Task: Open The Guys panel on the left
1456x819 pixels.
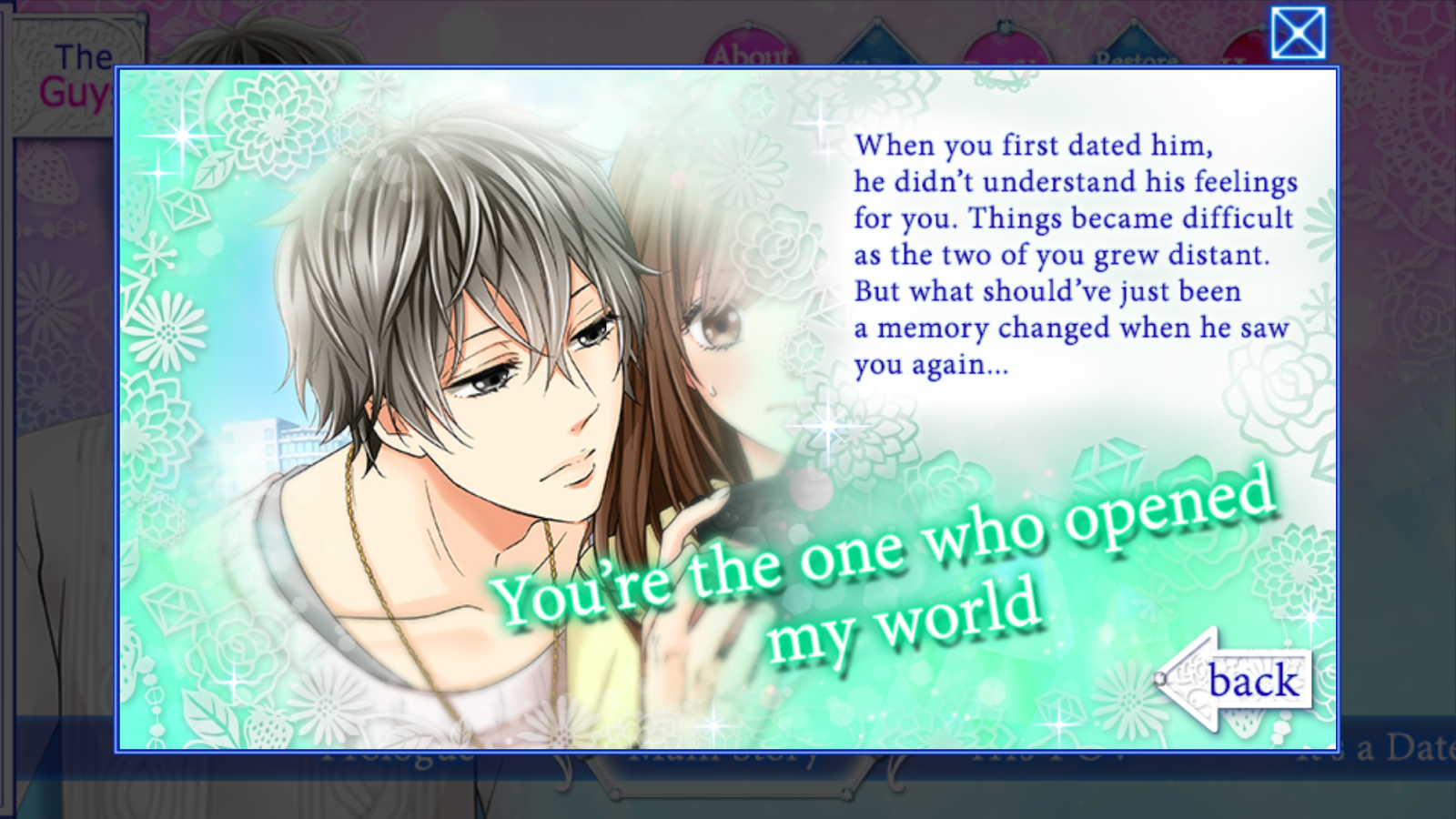Action: (x=77, y=68)
